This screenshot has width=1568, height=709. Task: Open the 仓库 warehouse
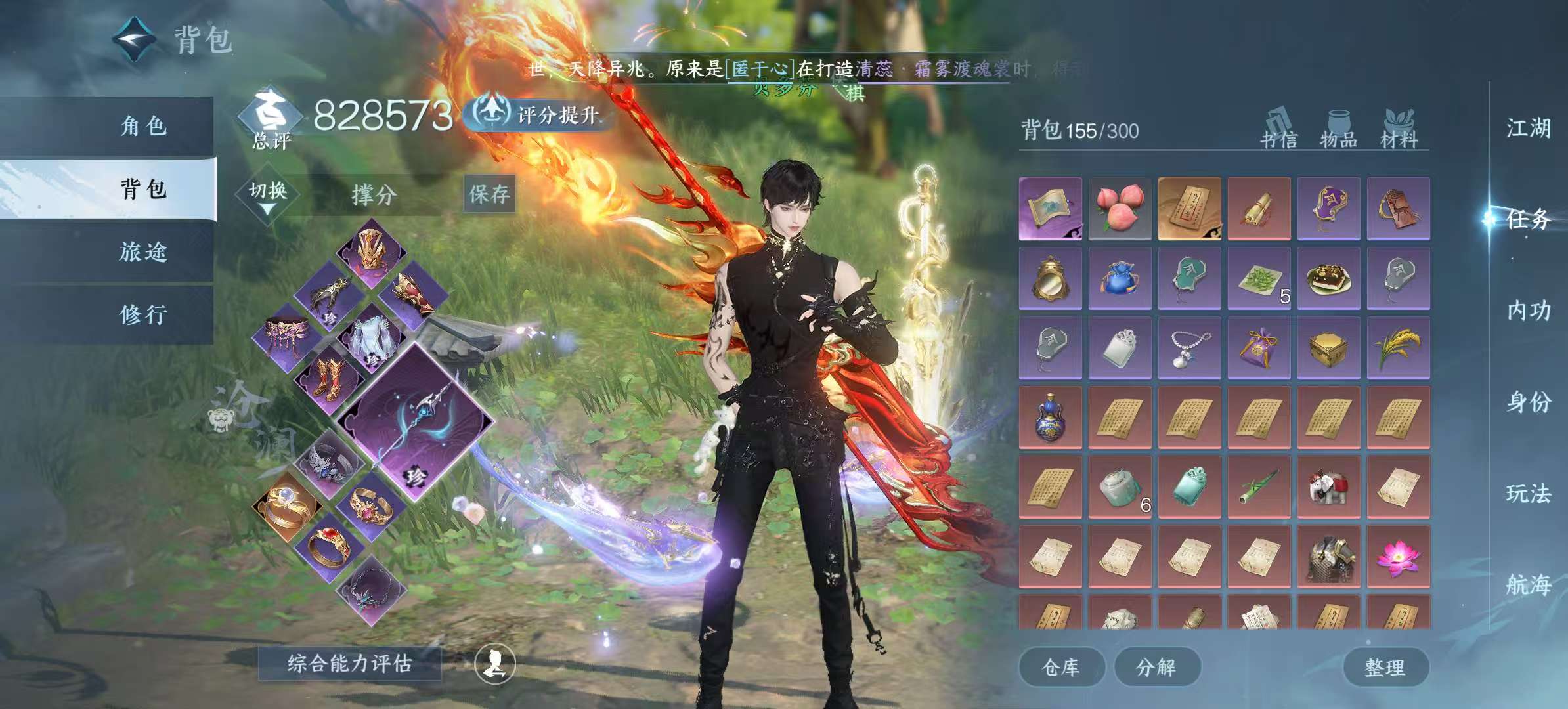point(1060,667)
